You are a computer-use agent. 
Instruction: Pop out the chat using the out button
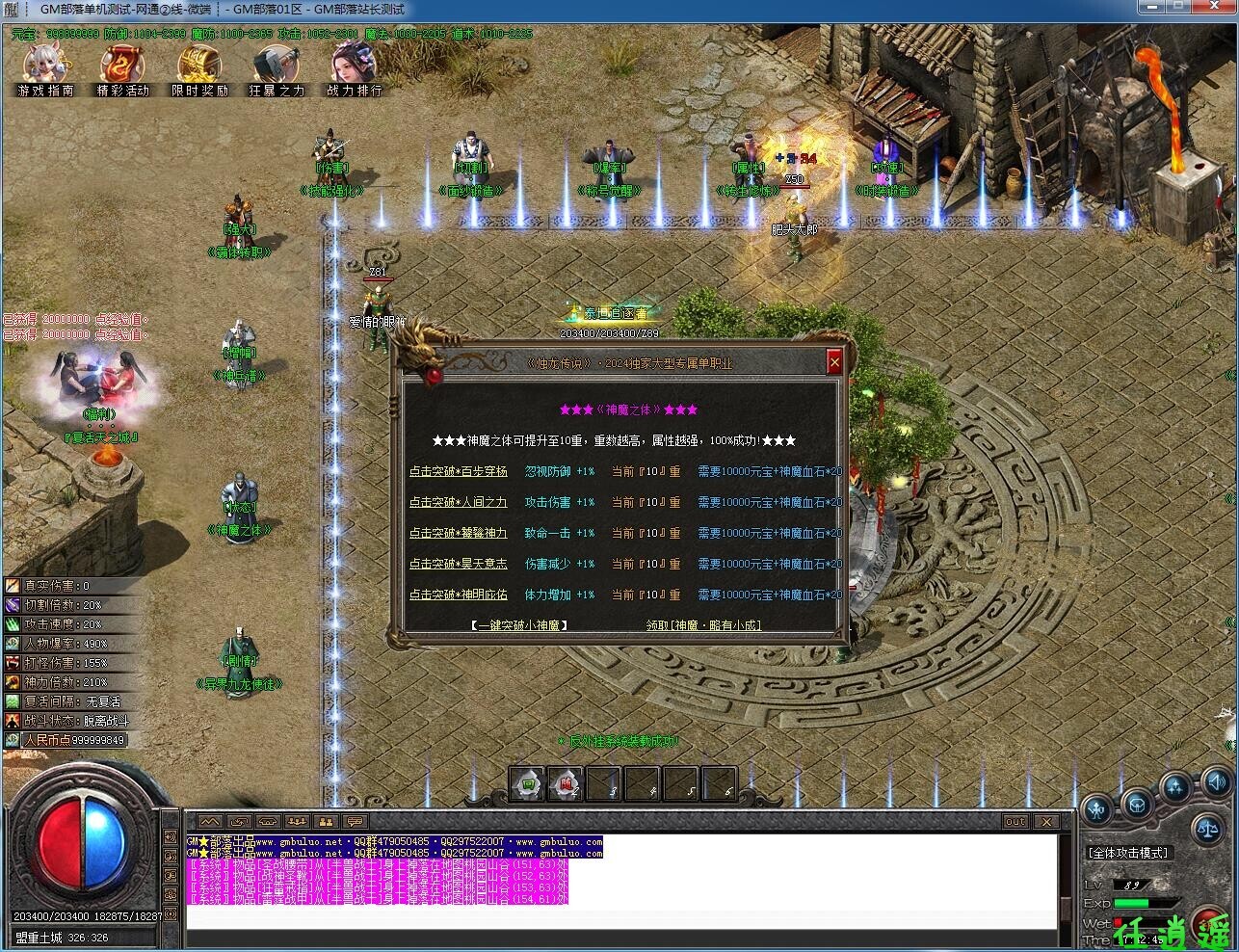pos(1015,822)
